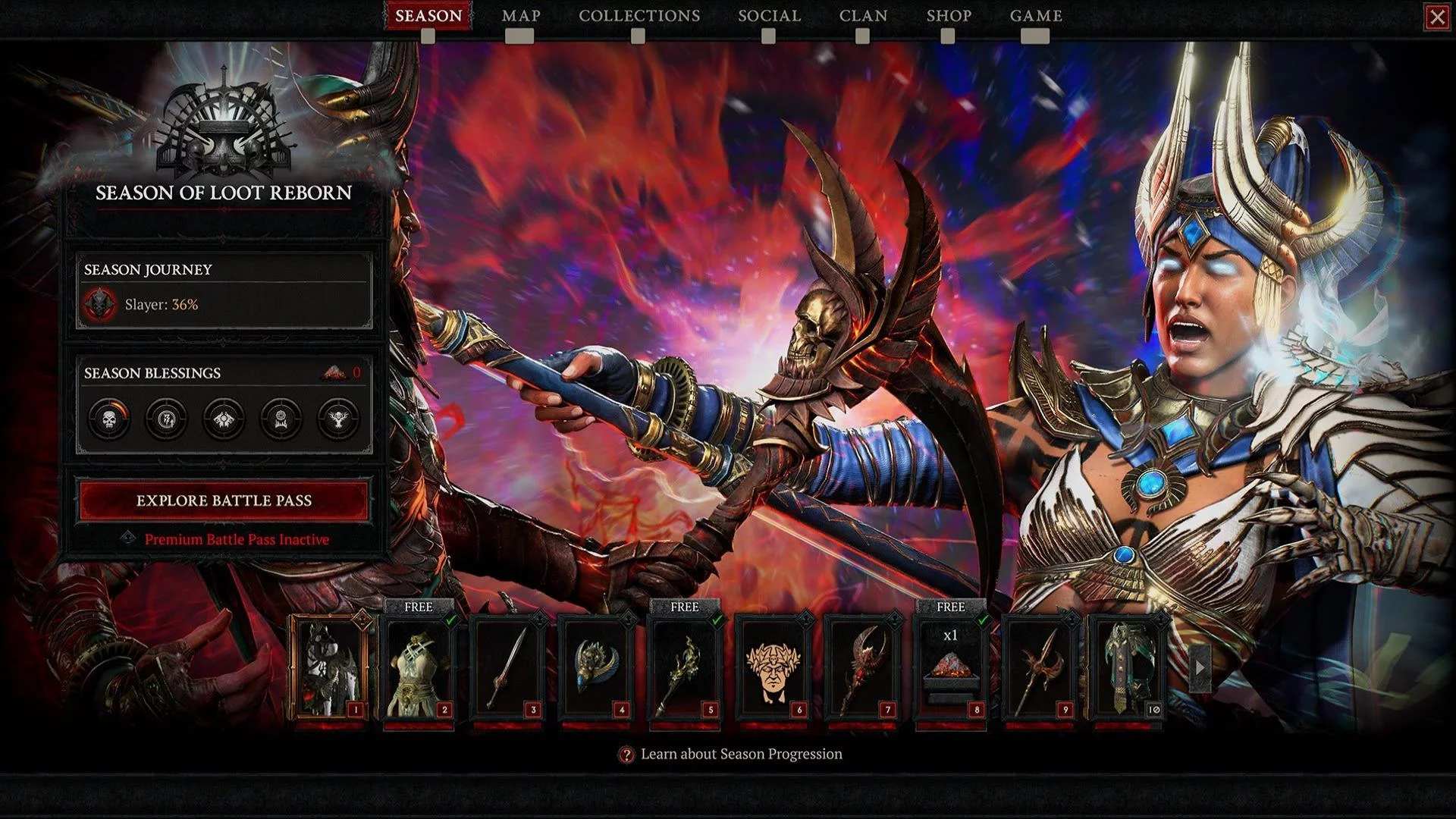Screen dimensions: 1456x819
Task: Select the skull season blessing
Action: point(109,418)
